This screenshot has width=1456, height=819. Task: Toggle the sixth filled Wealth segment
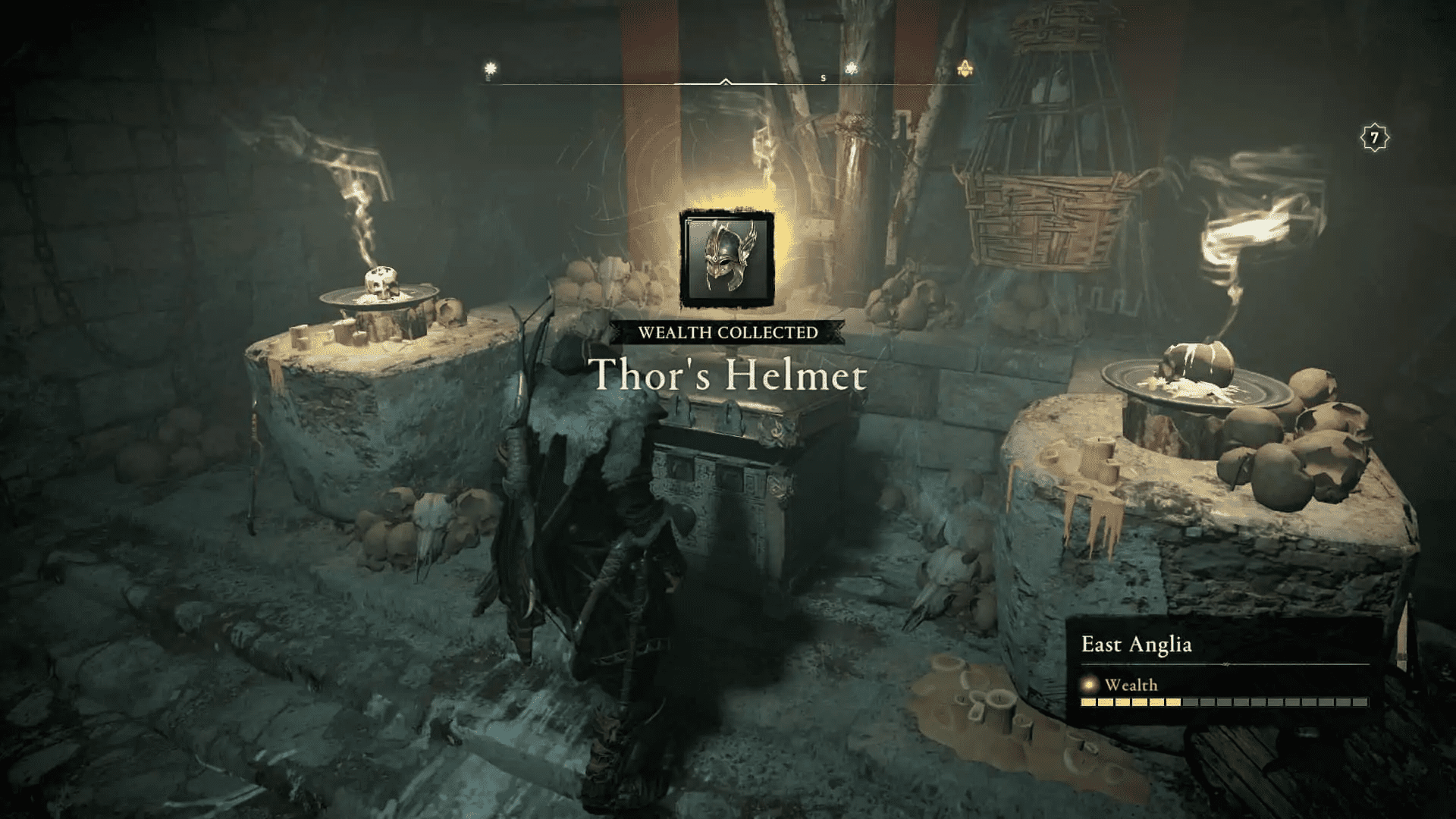coord(1174,703)
